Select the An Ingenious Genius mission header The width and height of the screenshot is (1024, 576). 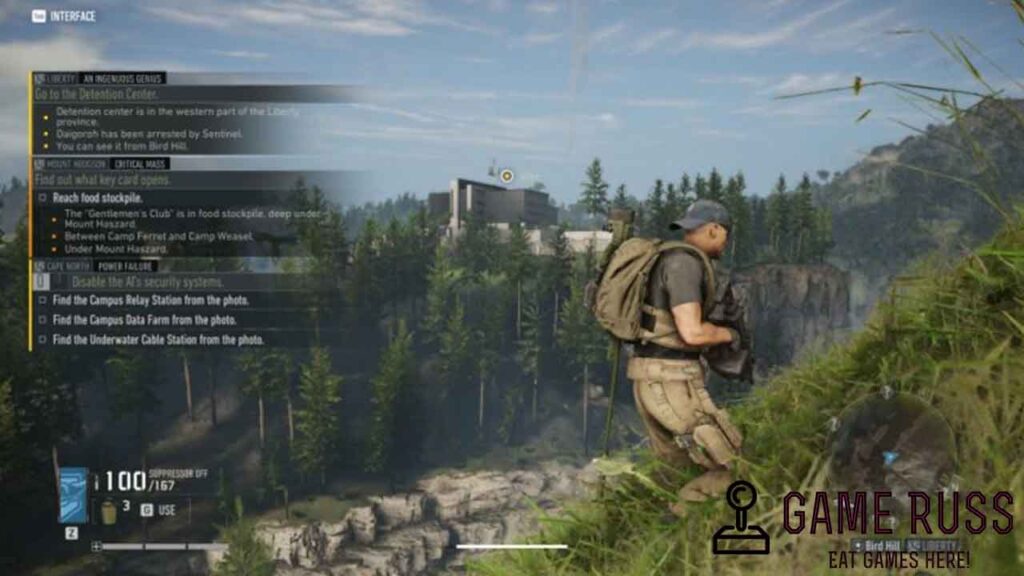point(123,78)
